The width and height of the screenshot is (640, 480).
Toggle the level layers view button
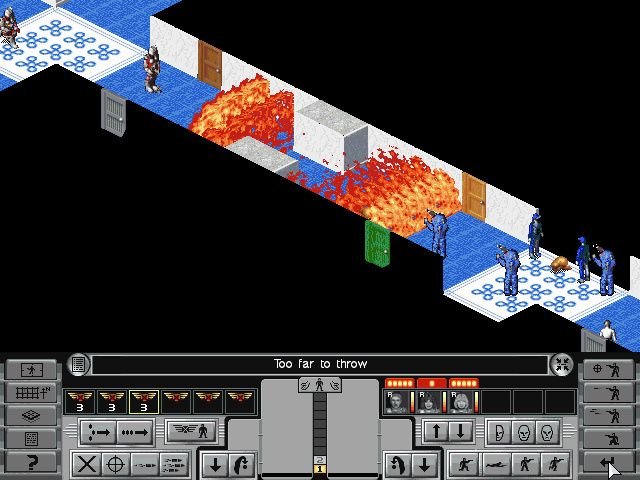[30, 416]
